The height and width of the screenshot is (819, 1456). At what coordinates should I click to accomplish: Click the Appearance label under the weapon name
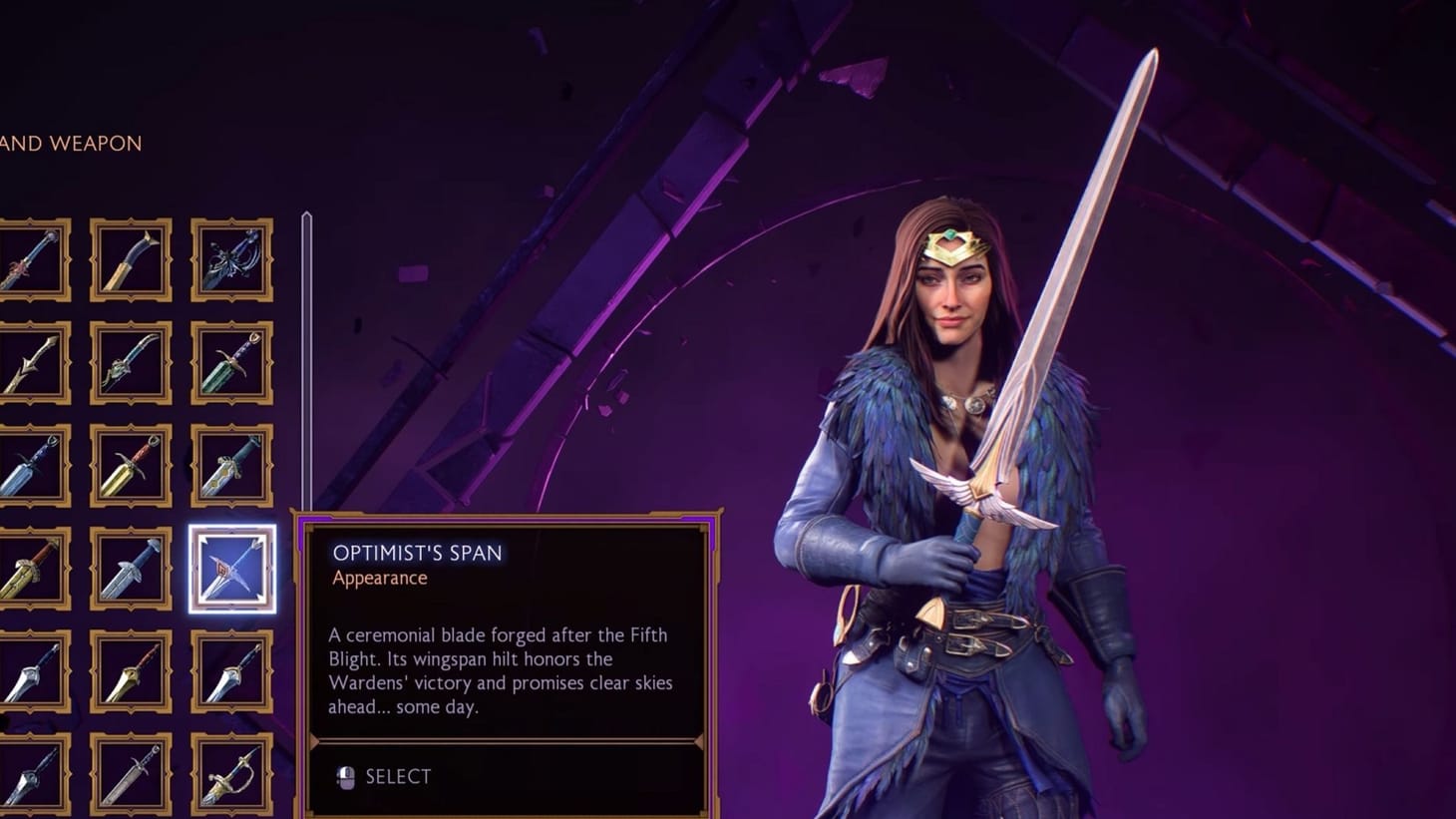379,579
